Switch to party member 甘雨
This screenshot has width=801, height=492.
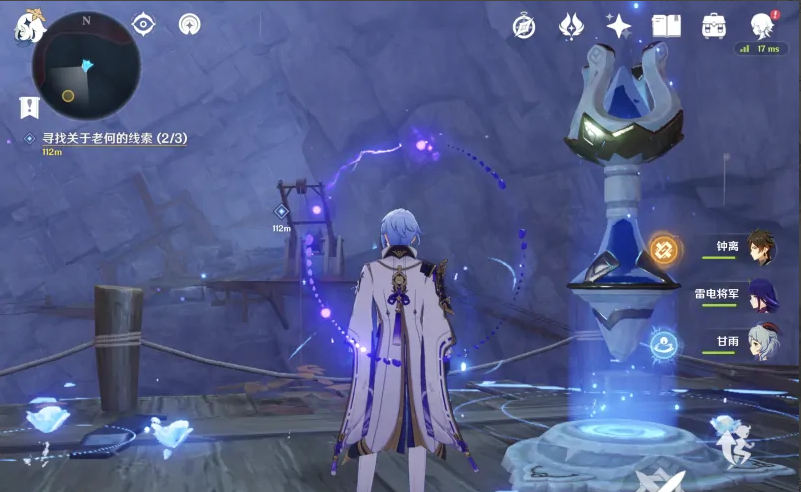(x=759, y=341)
